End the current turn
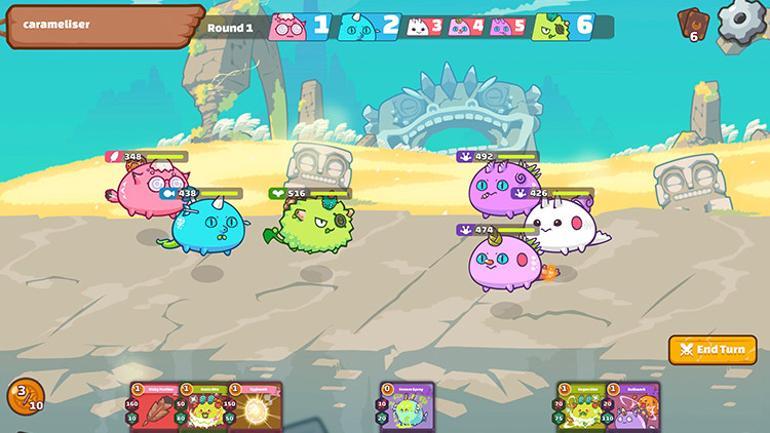 tap(713, 350)
